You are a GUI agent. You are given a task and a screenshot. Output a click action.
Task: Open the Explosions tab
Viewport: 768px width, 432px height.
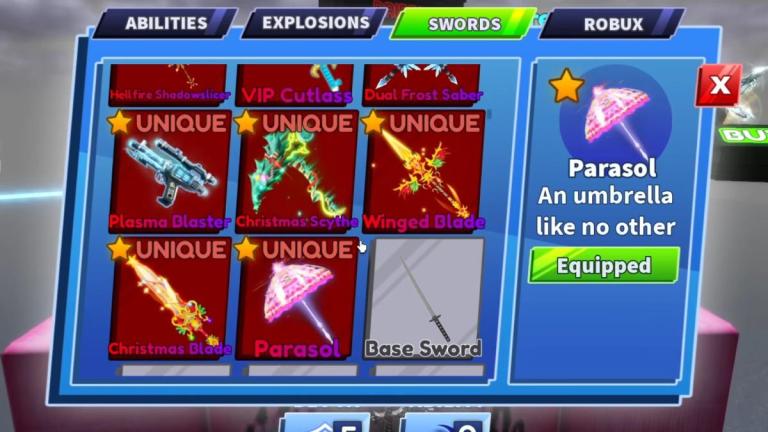click(316, 22)
